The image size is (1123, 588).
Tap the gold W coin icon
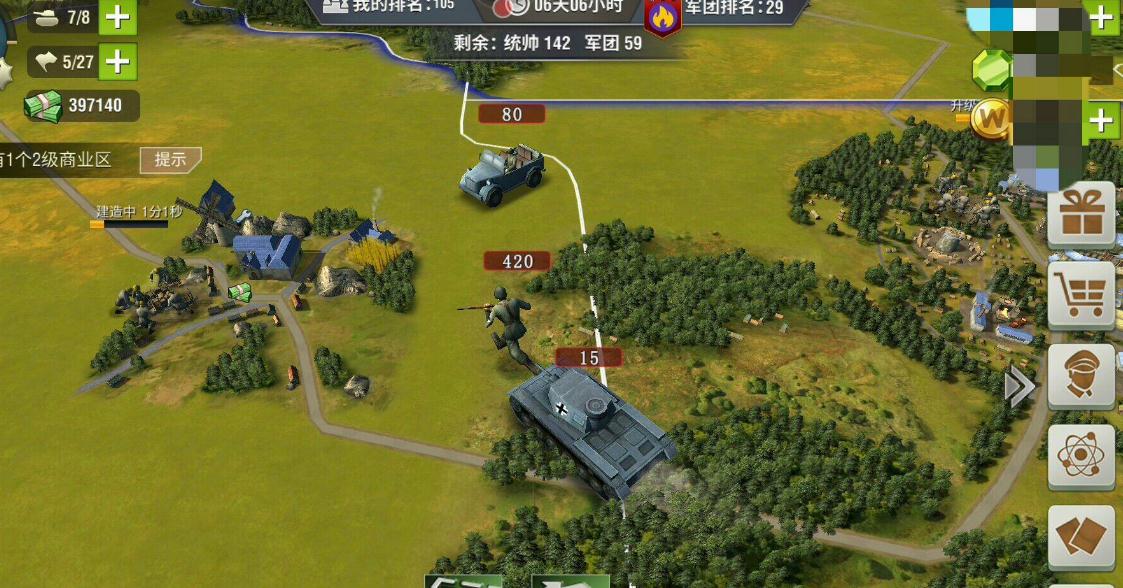[992, 120]
